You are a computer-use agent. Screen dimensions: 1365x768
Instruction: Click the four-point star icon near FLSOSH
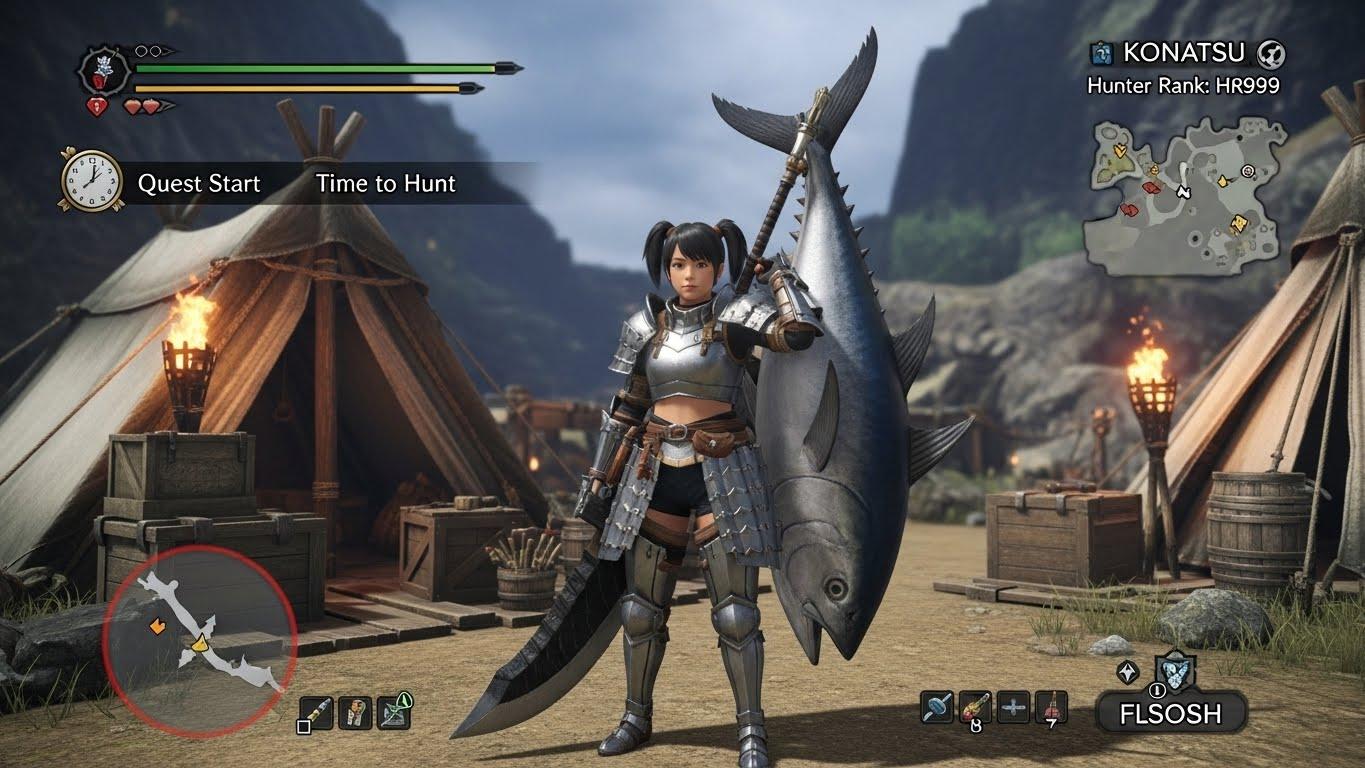[1127, 672]
